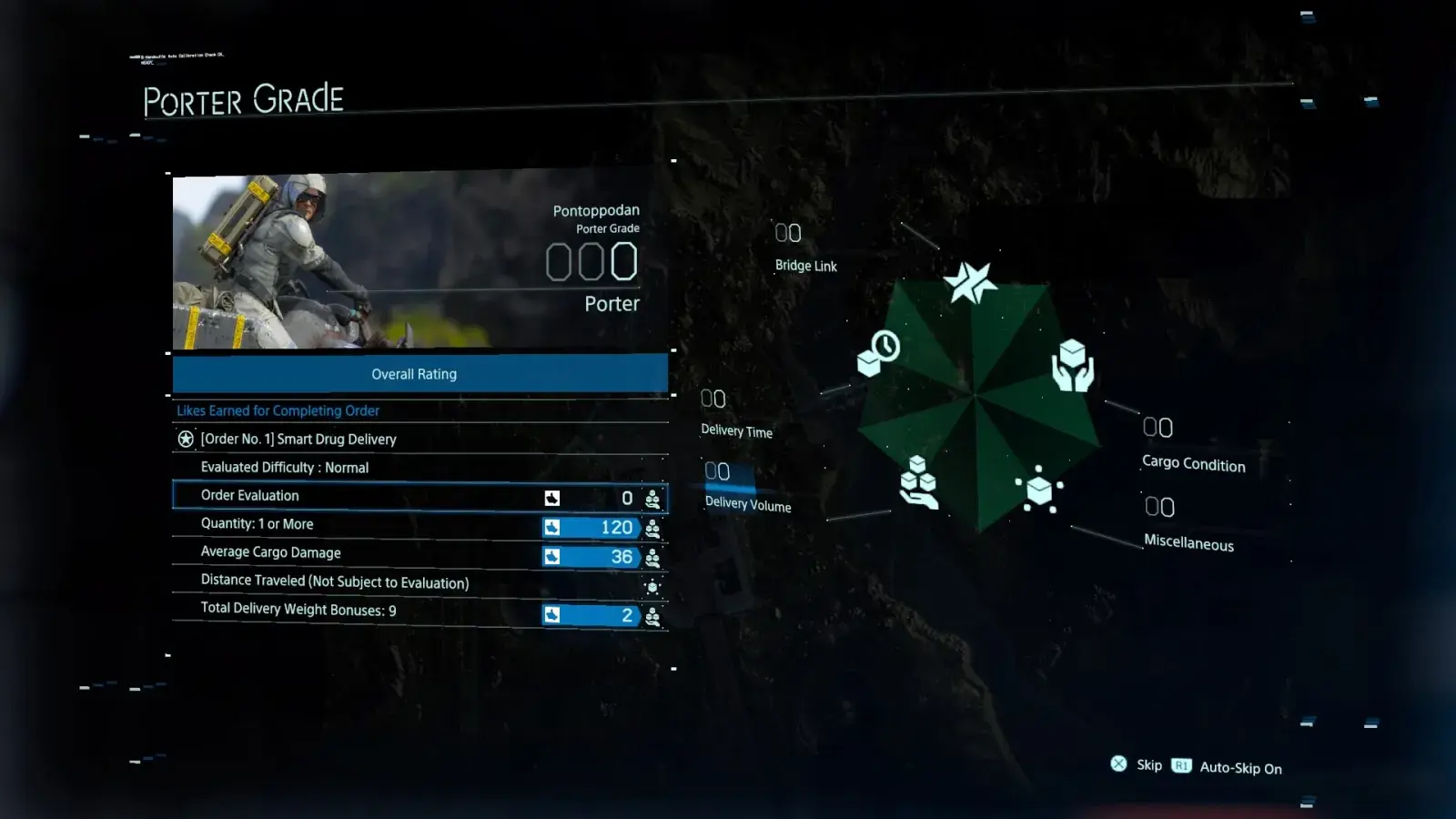This screenshot has width=1456, height=819.
Task: Choose the Delivery Volume stat label
Action: coord(748,505)
